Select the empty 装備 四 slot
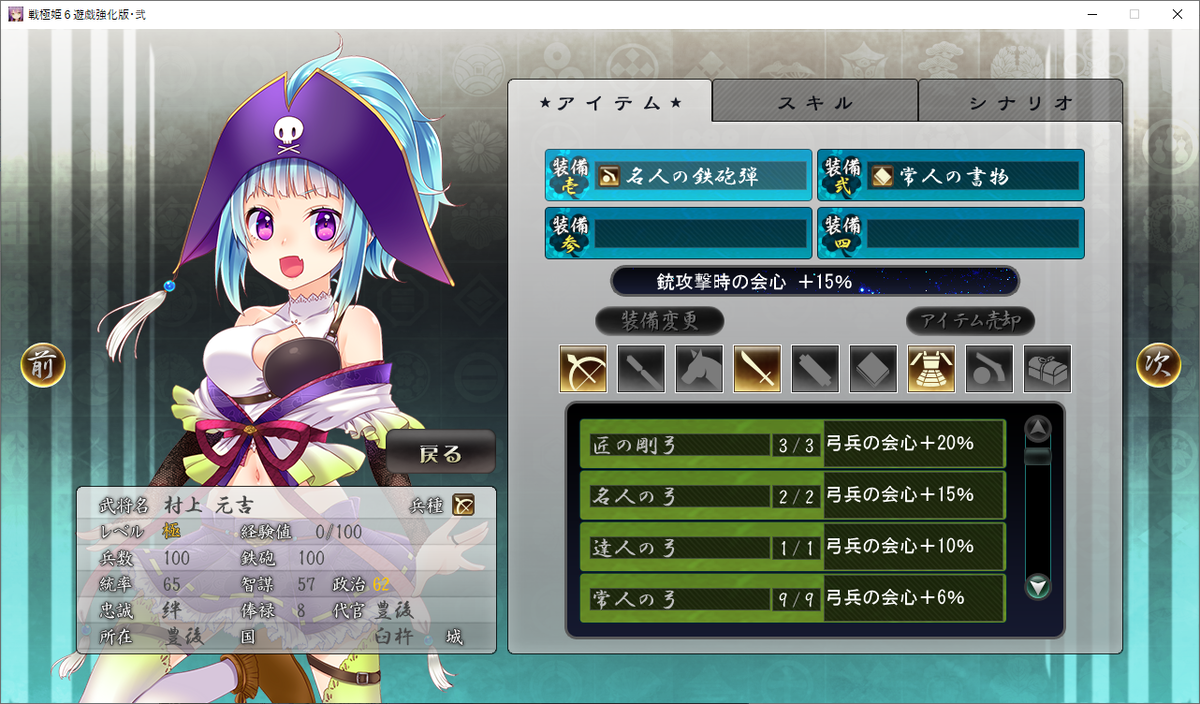This screenshot has height=704, width=1200. [950, 233]
